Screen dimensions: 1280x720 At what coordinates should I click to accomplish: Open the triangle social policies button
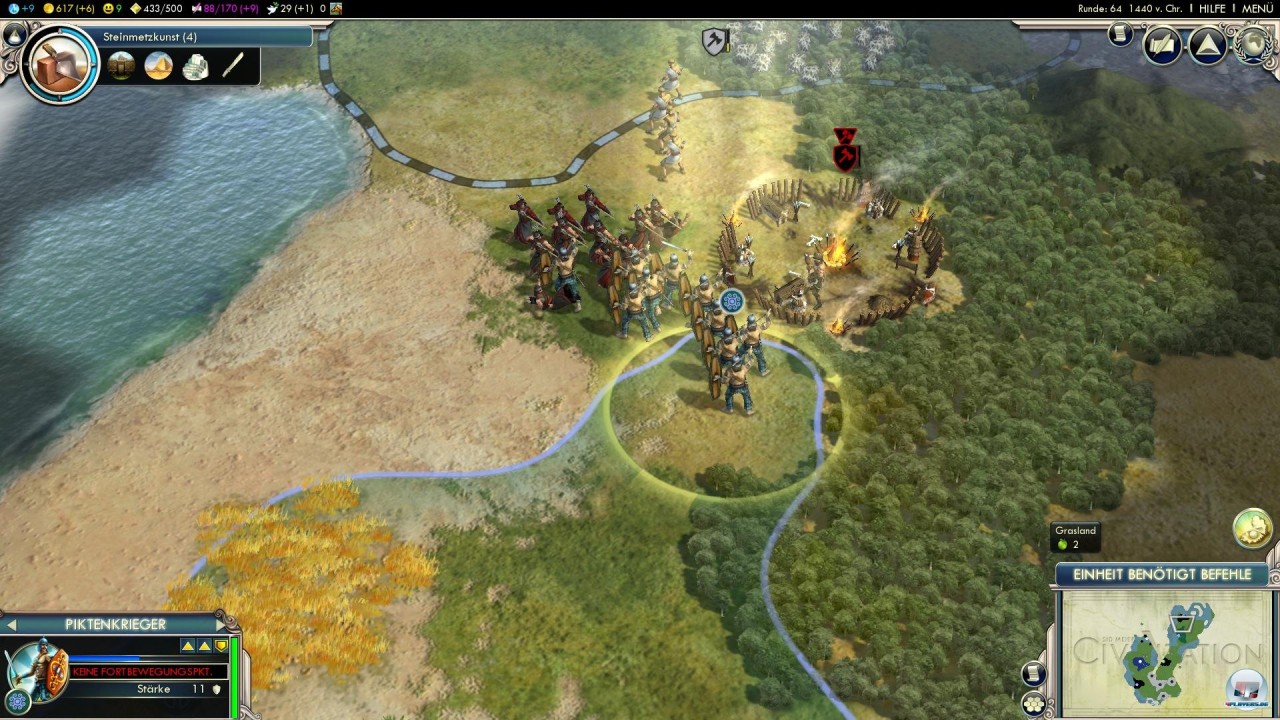click(1207, 45)
